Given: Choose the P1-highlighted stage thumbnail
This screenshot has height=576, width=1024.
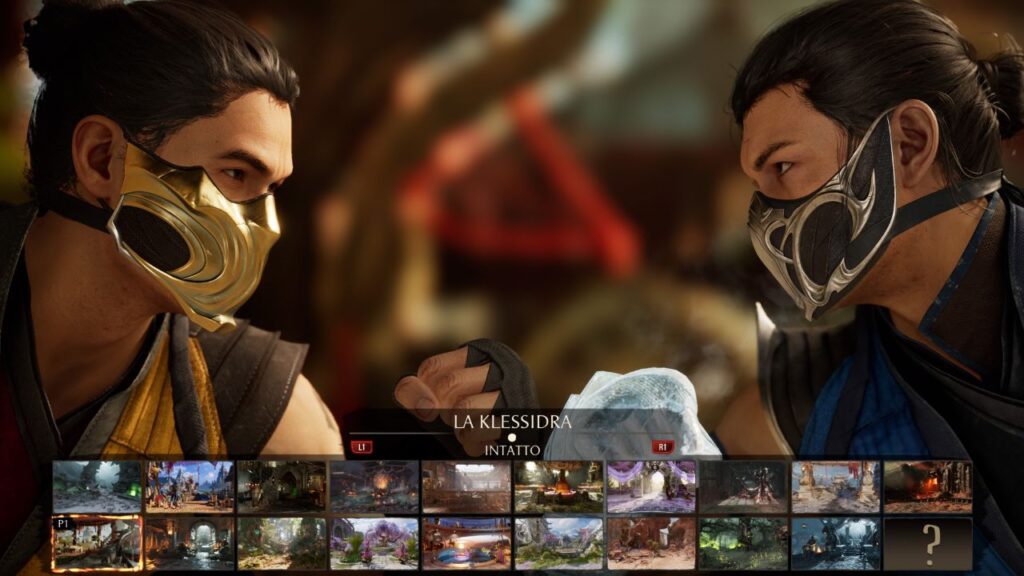Looking at the screenshot, I should point(97,543).
